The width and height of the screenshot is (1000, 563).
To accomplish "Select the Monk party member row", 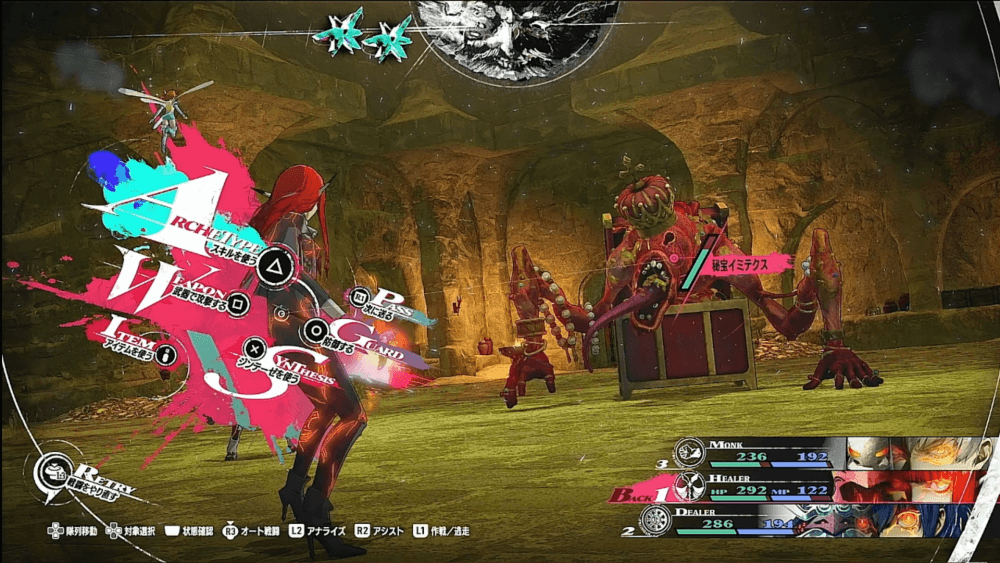I will tap(820, 452).
